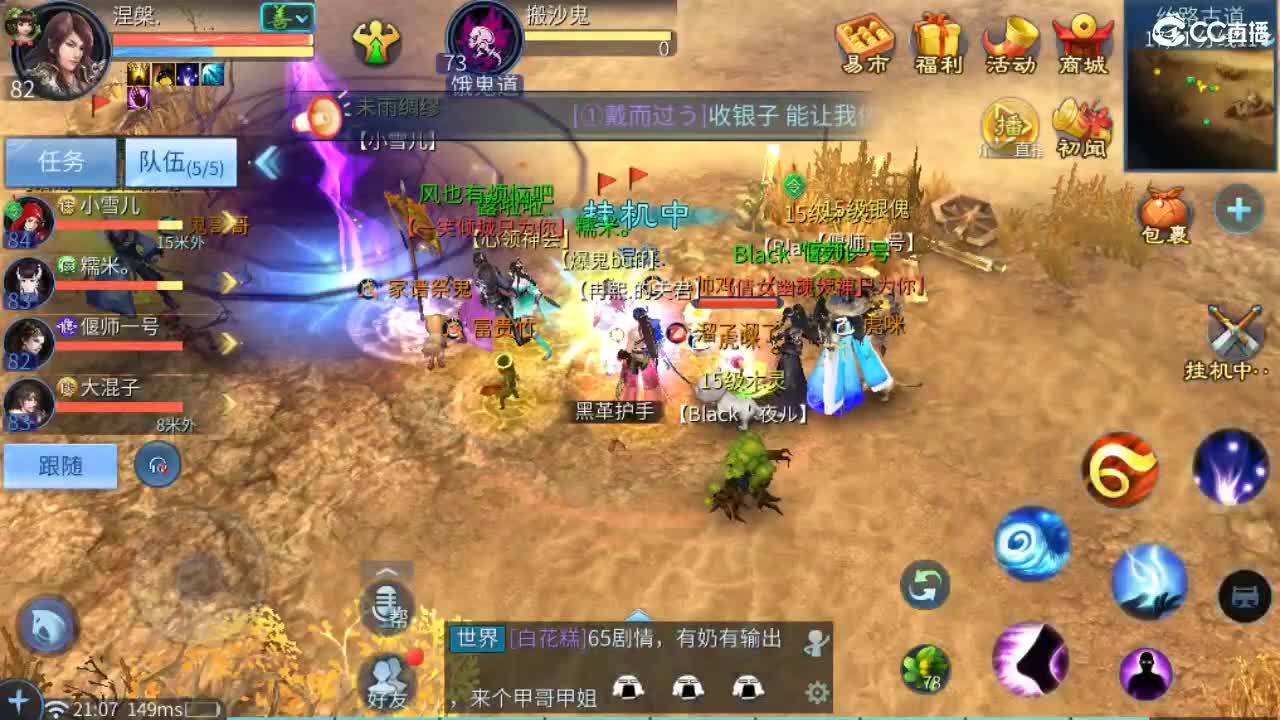The image size is (1280, 720).
Task: Open the chat settings gear
Action: coord(817,692)
